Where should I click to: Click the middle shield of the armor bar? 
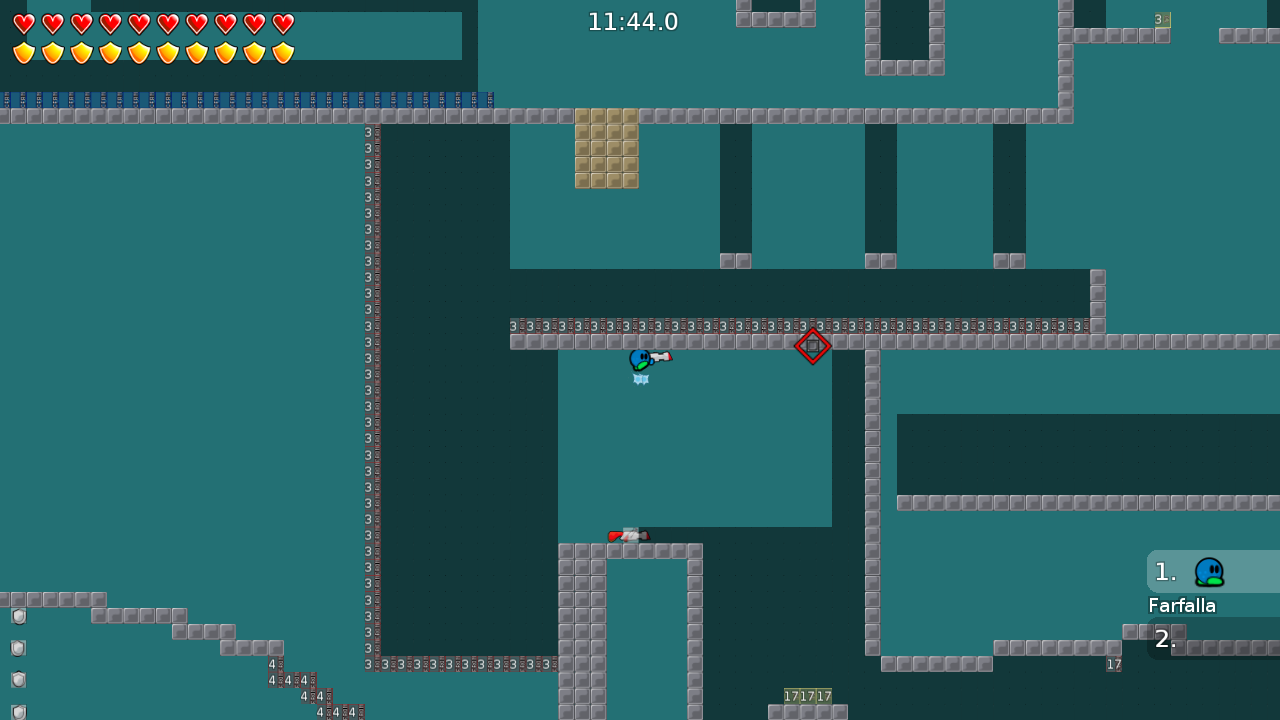139,51
